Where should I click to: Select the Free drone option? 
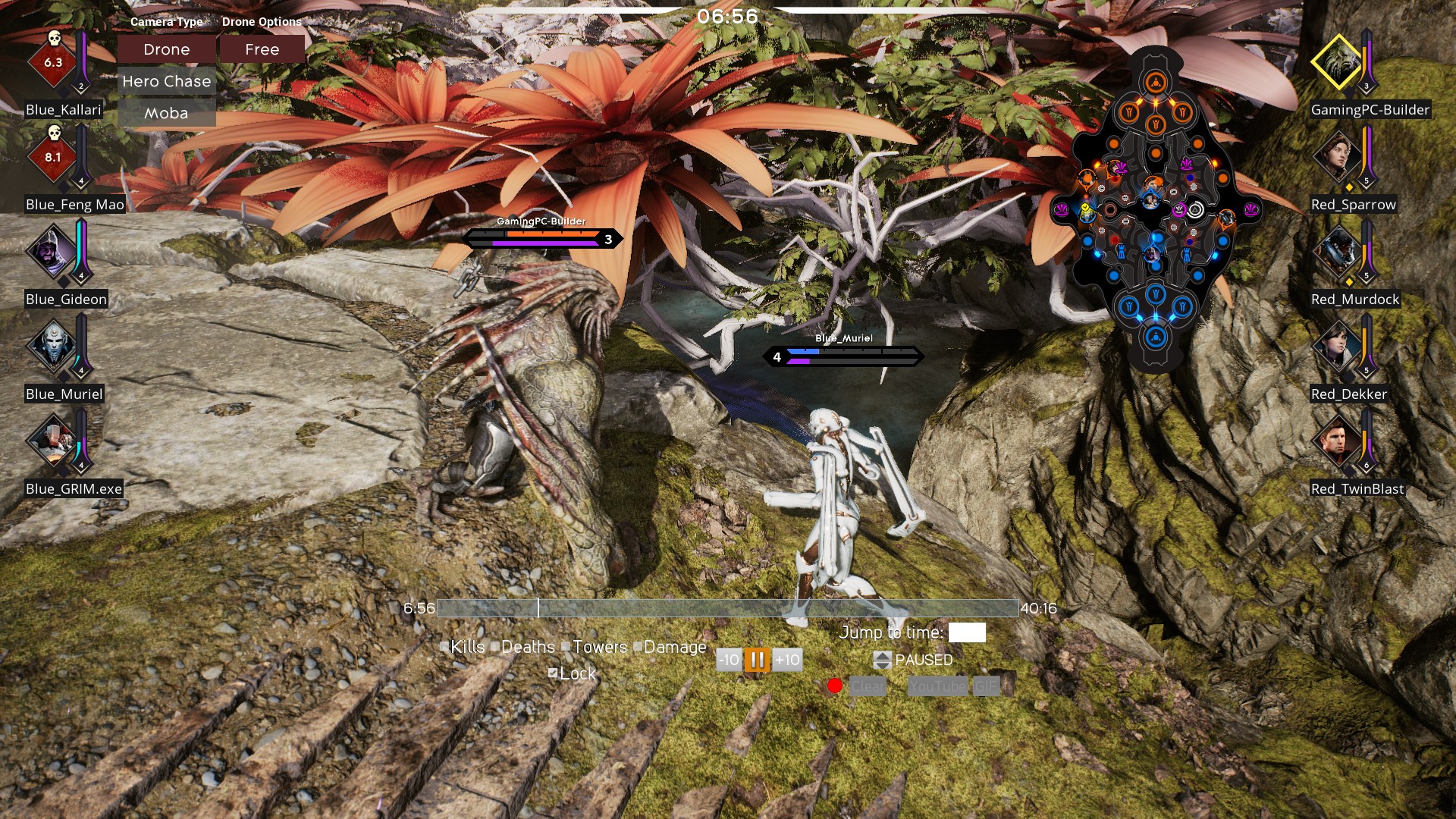[262, 50]
